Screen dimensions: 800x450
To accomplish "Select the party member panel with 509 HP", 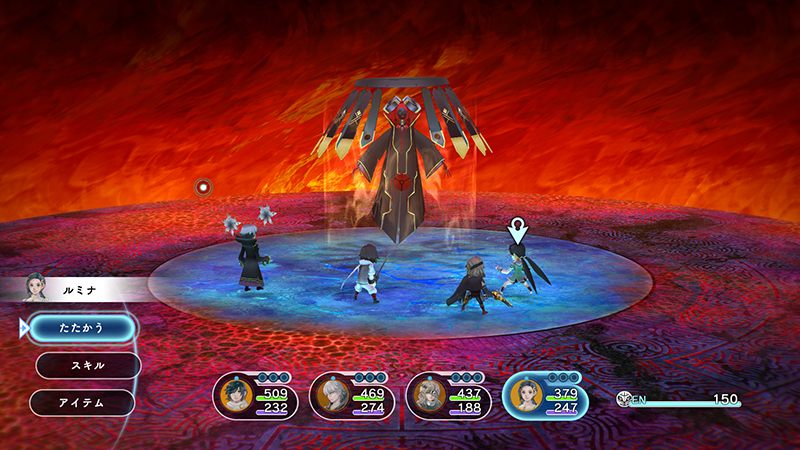I will click(x=256, y=398).
